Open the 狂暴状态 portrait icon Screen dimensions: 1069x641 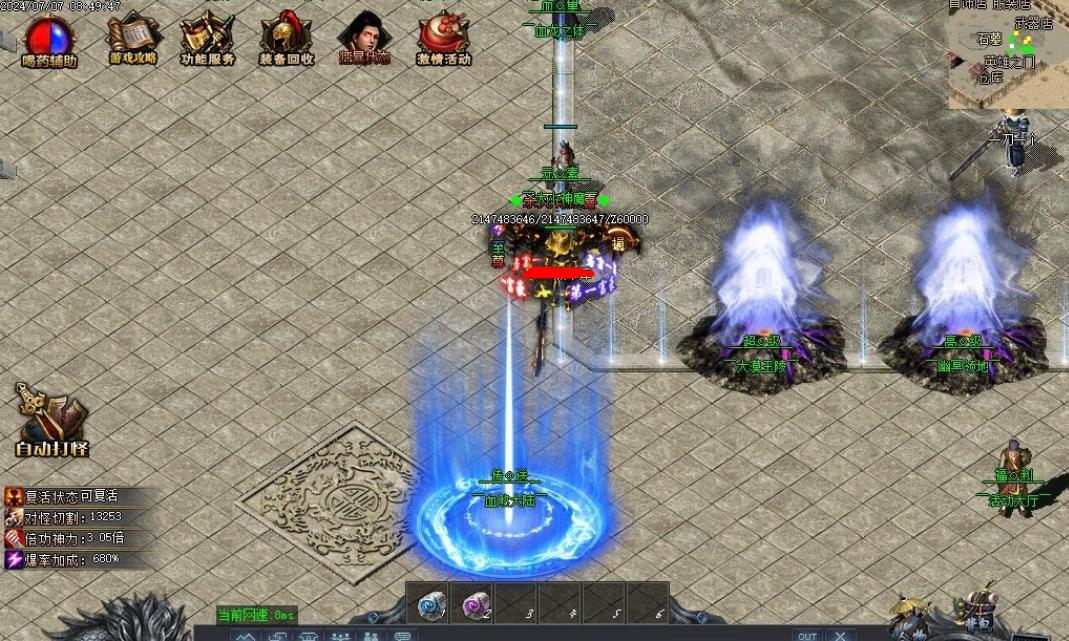pos(363,36)
